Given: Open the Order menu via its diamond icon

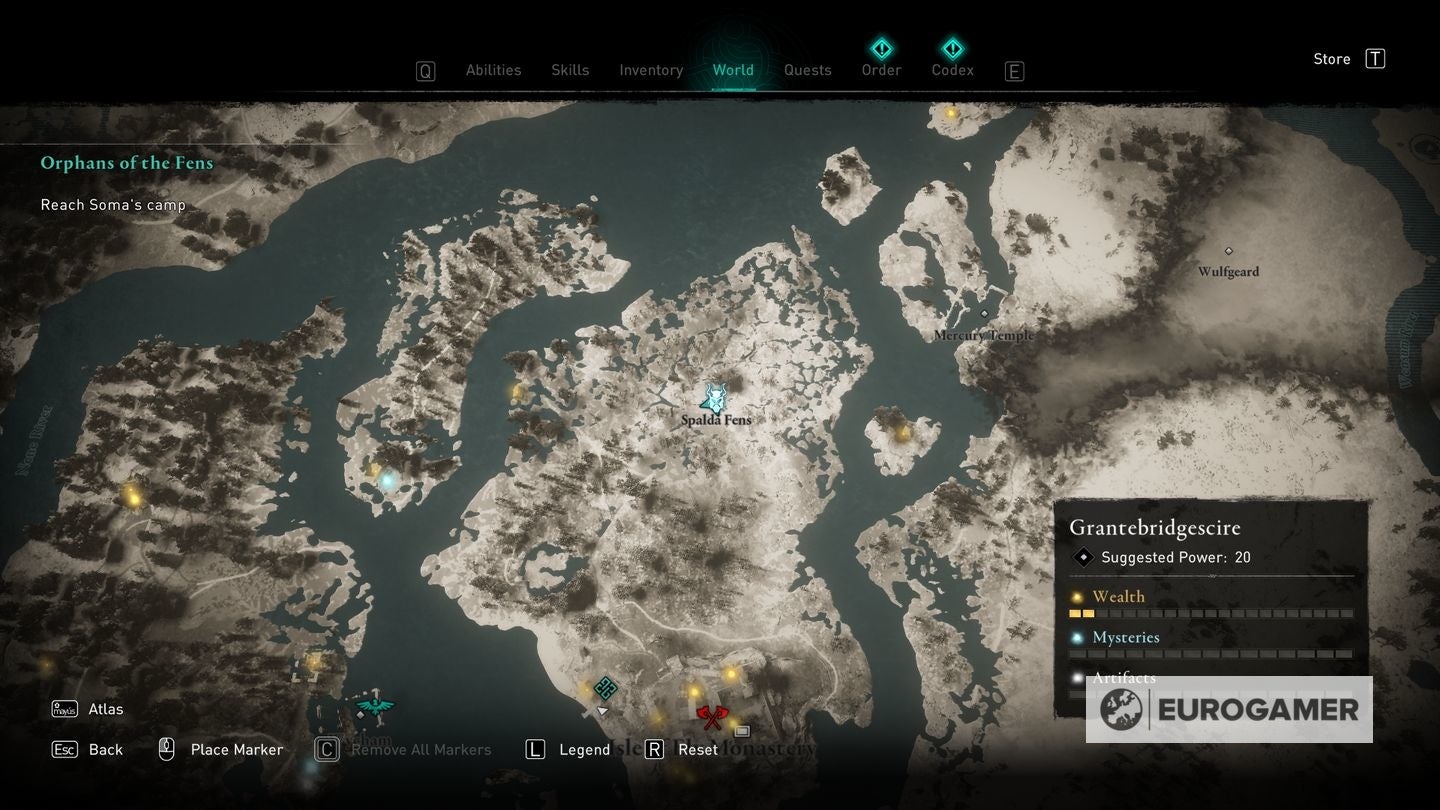Looking at the screenshot, I should (x=881, y=48).
